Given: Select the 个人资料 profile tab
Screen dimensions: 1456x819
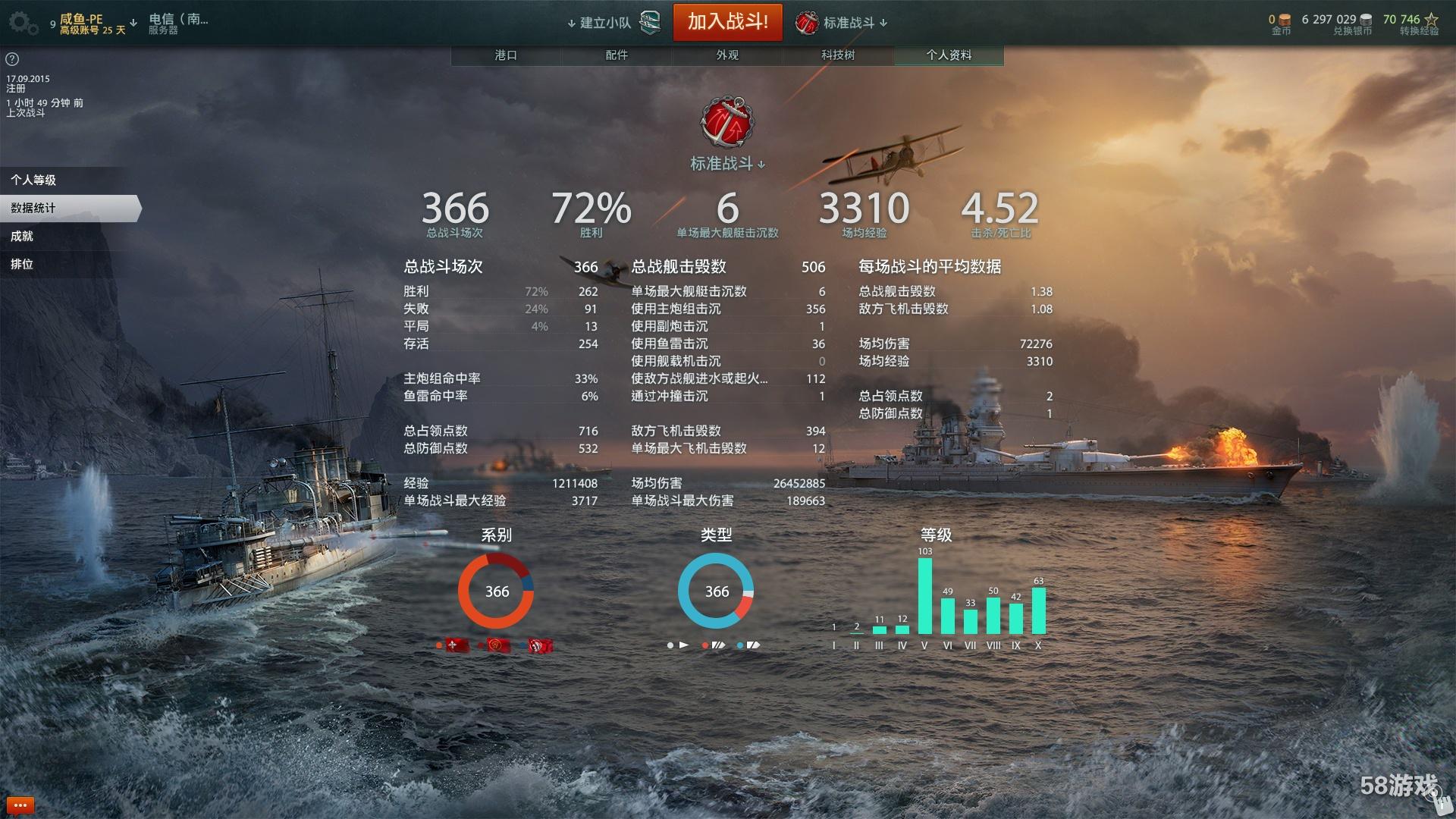Looking at the screenshot, I should pyautogui.click(x=949, y=55).
